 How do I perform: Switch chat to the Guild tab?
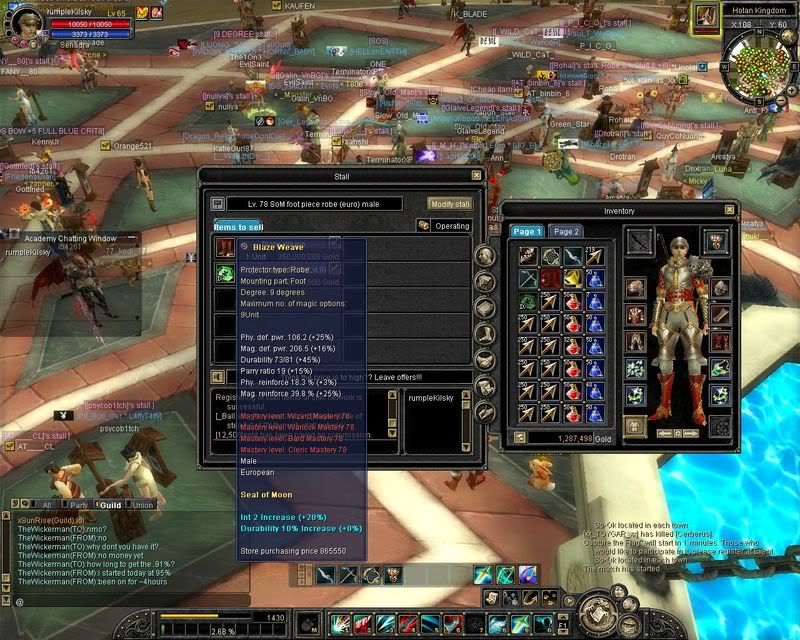click(109, 505)
